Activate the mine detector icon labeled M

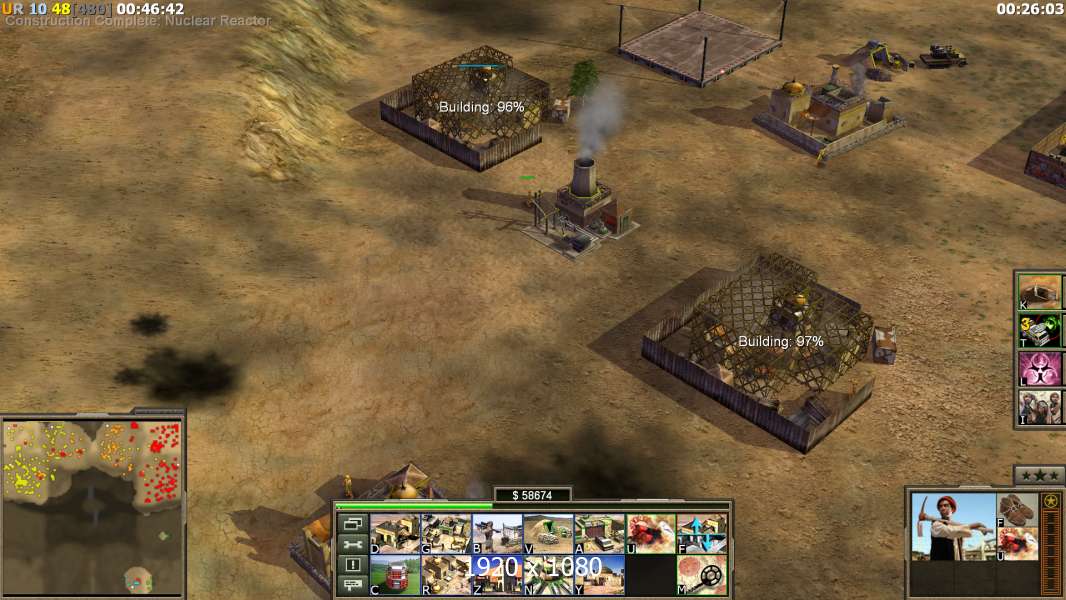point(701,574)
